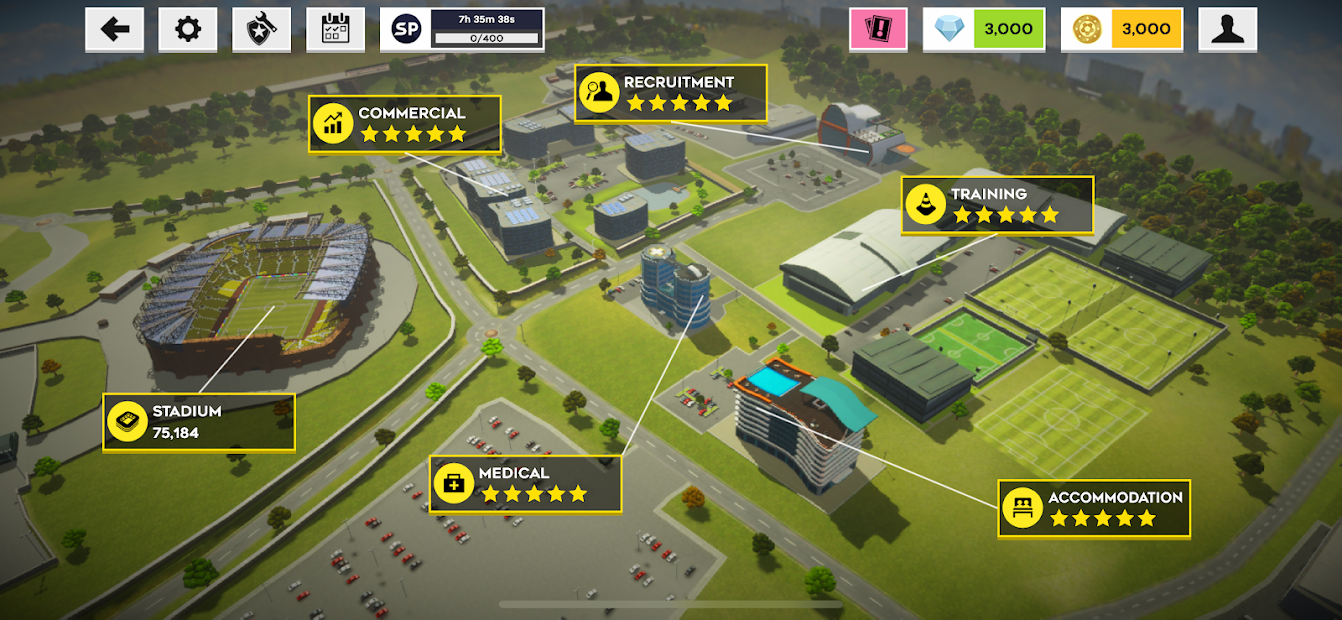Open the Stadium 75,184 label
The image size is (1342, 620).
[199, 422]
